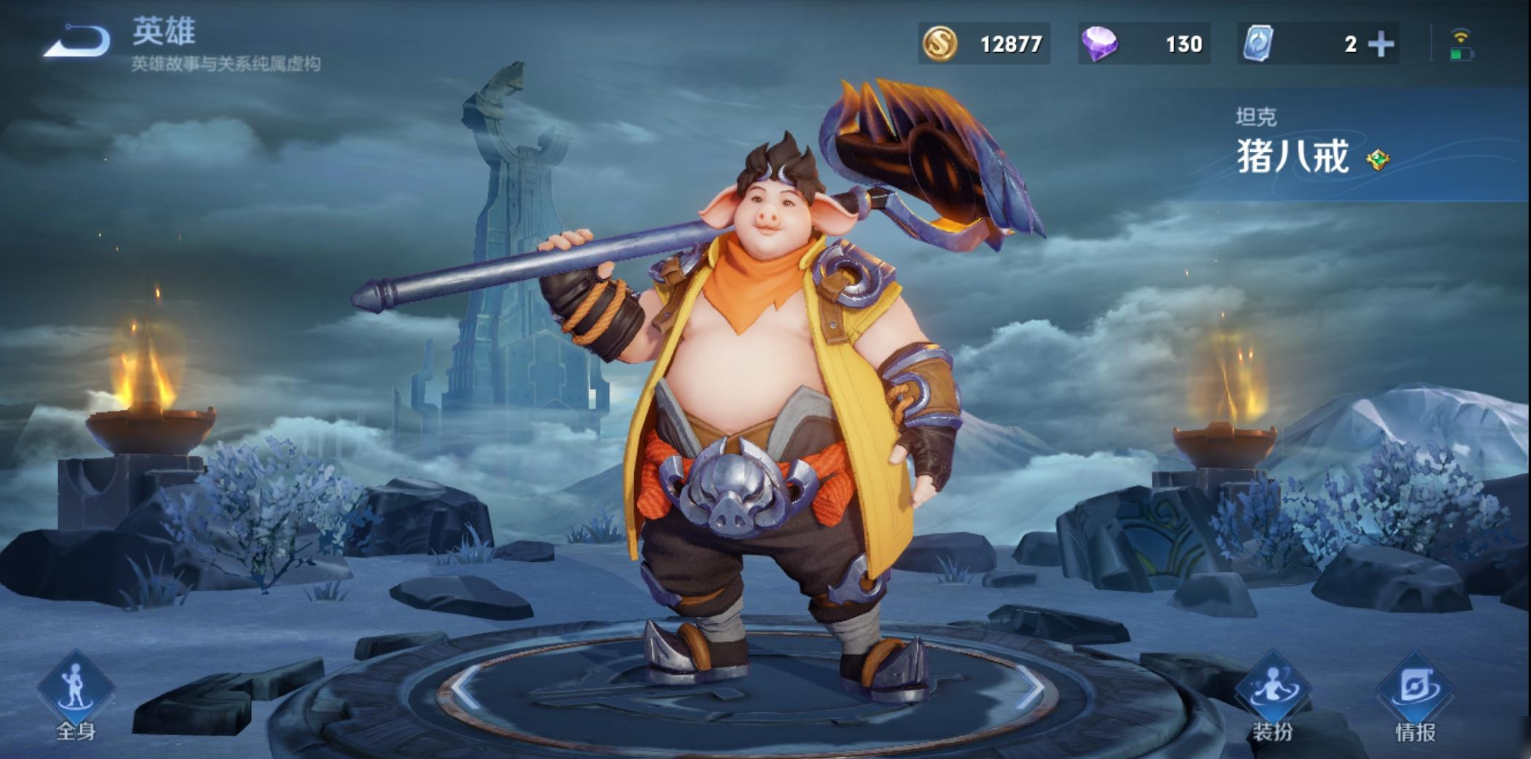Tap the purple diamond currency icon

point(1099,44)
